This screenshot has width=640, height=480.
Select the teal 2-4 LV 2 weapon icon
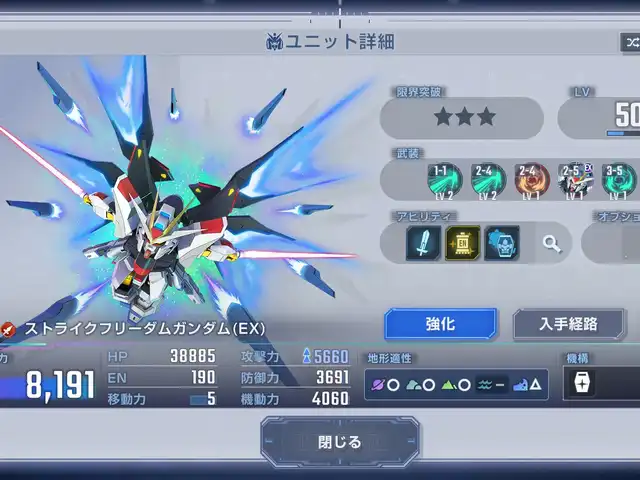(x=487, y=179)
